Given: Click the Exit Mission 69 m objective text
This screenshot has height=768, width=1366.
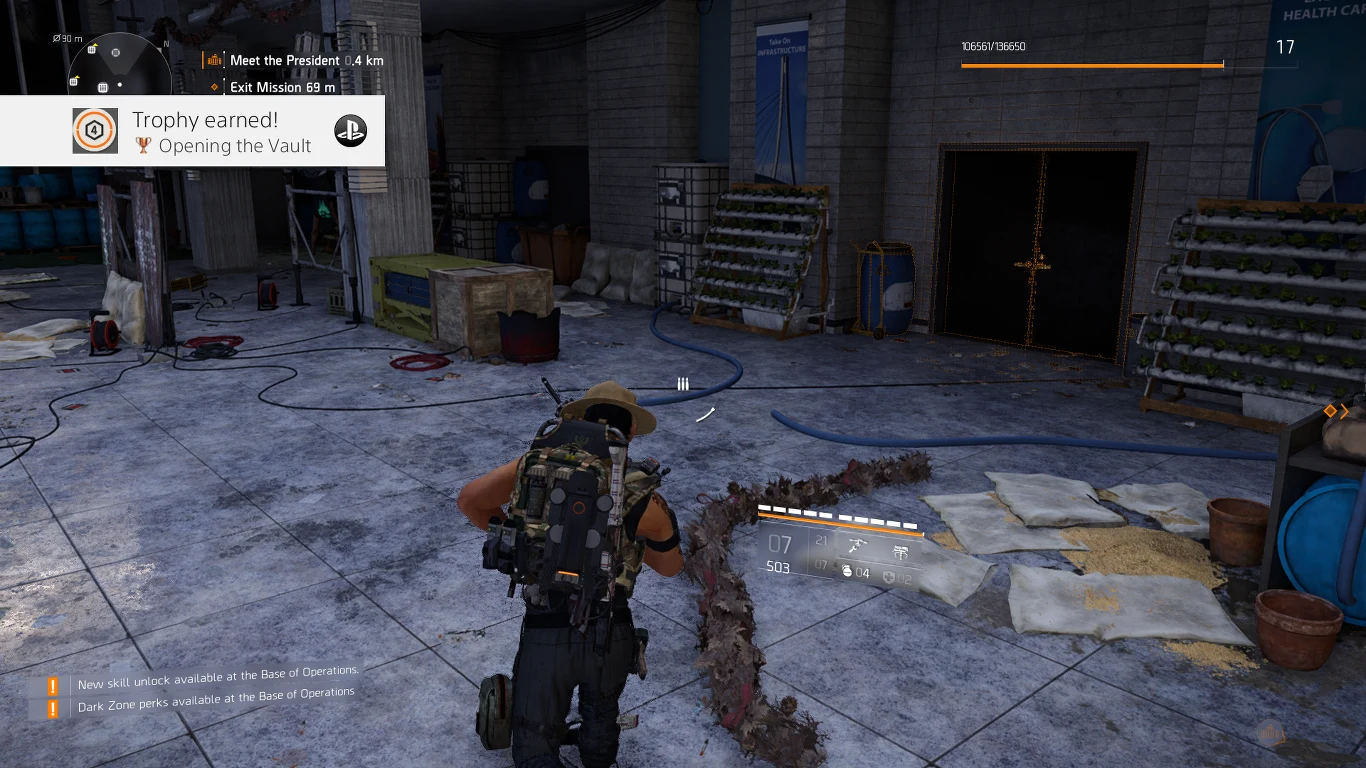Looking at the screenshot, I should click(x=283, y=87).
